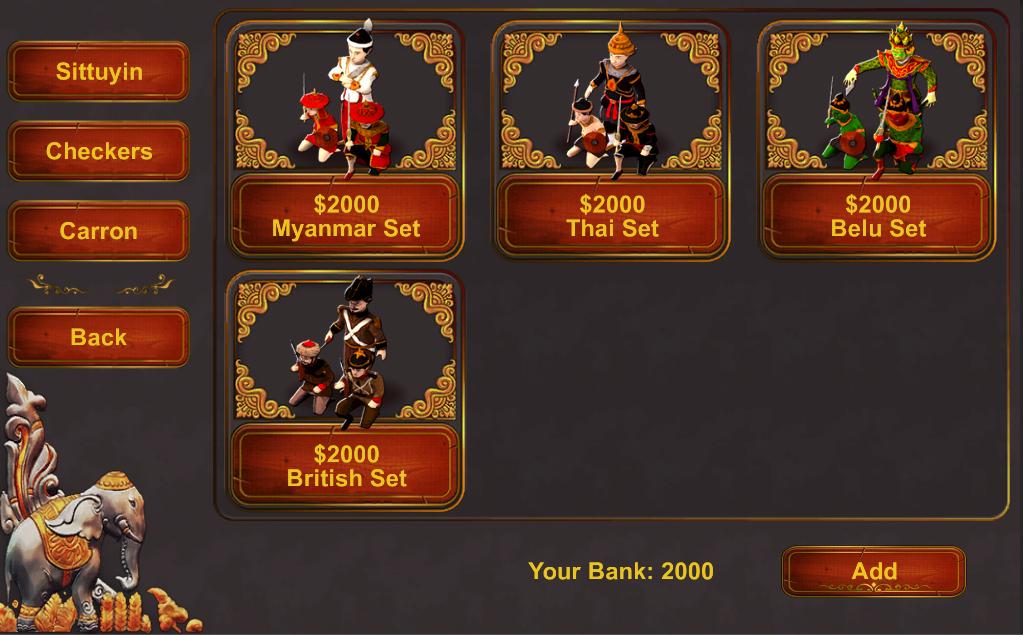Go back with the Back button

[x=98, y=337]
